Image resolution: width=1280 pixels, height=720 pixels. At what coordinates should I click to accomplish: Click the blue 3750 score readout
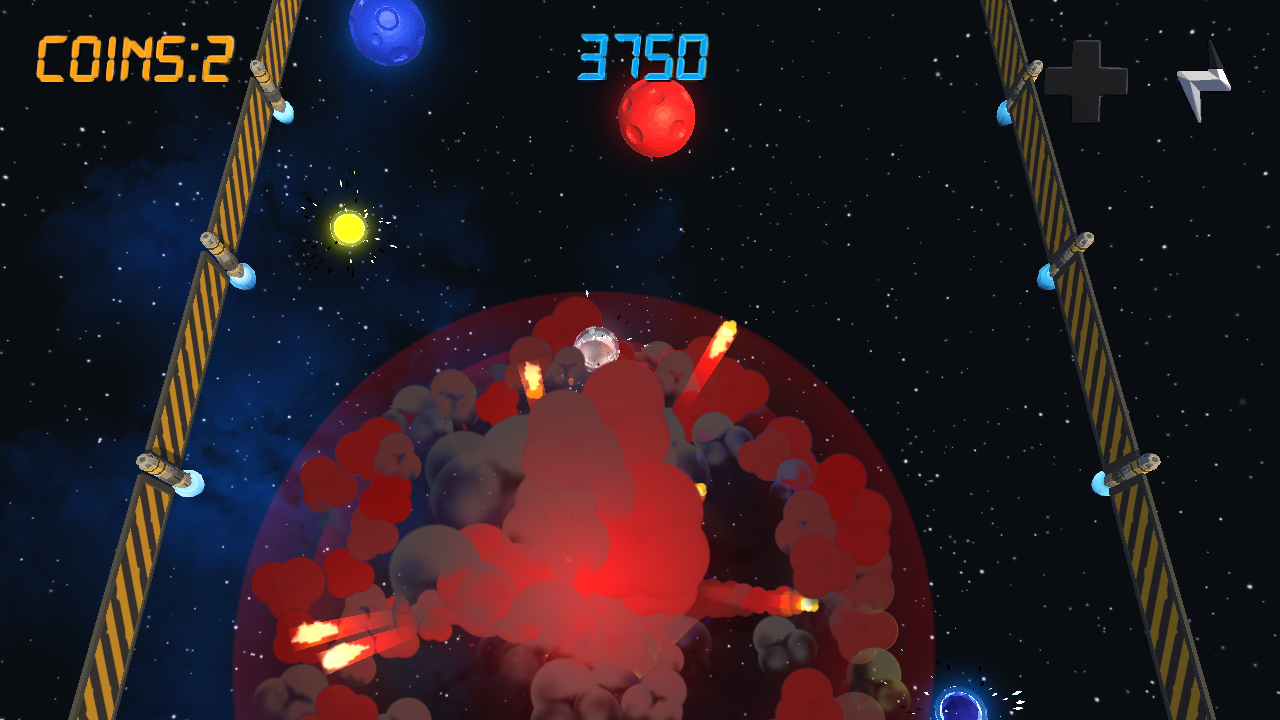(x=645, y=57)
